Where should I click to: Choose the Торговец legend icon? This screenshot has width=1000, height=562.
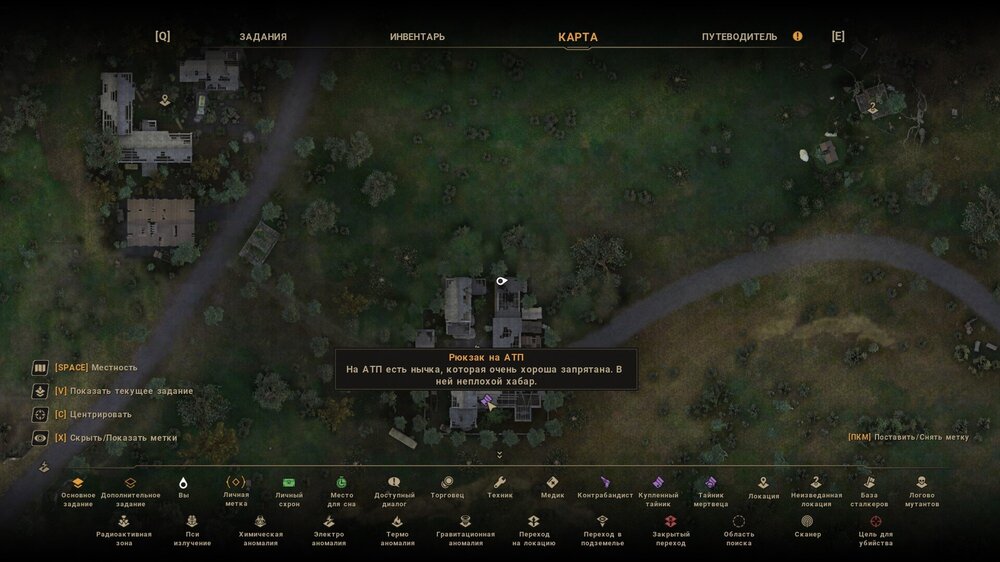[446, 483]
